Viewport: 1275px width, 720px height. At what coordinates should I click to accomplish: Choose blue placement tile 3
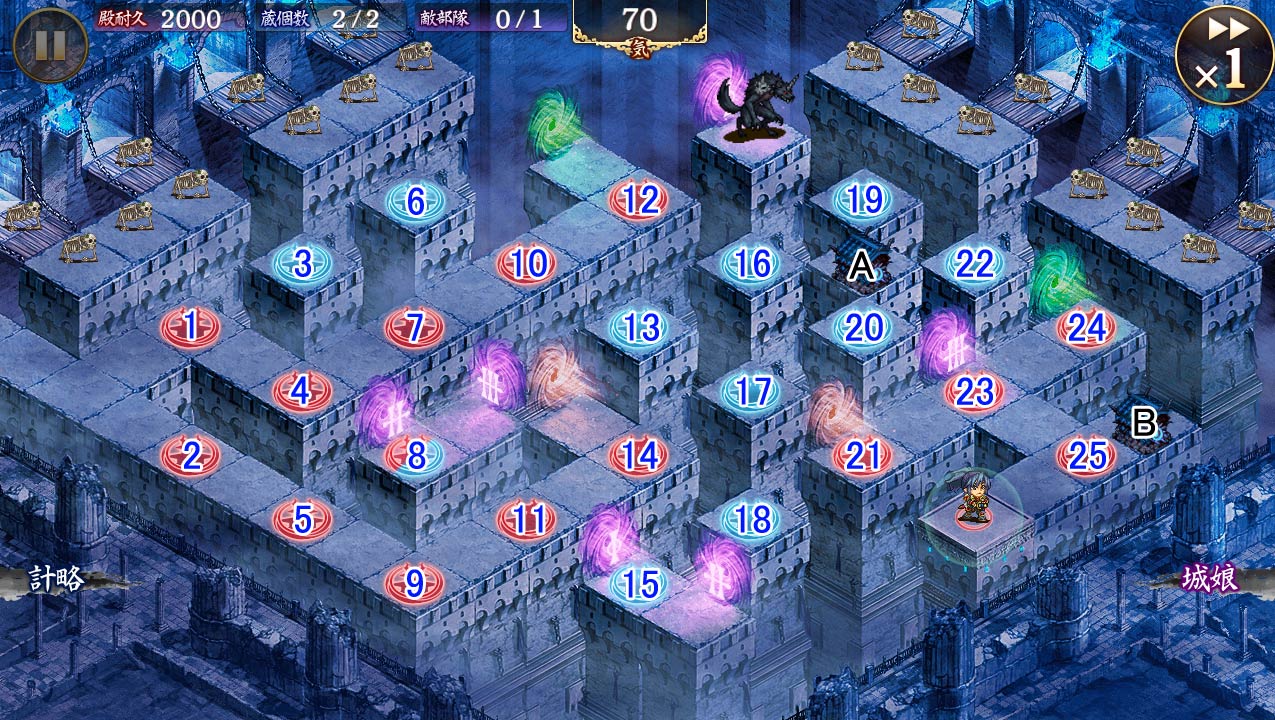pyautogui.click(x=302, y=264)
